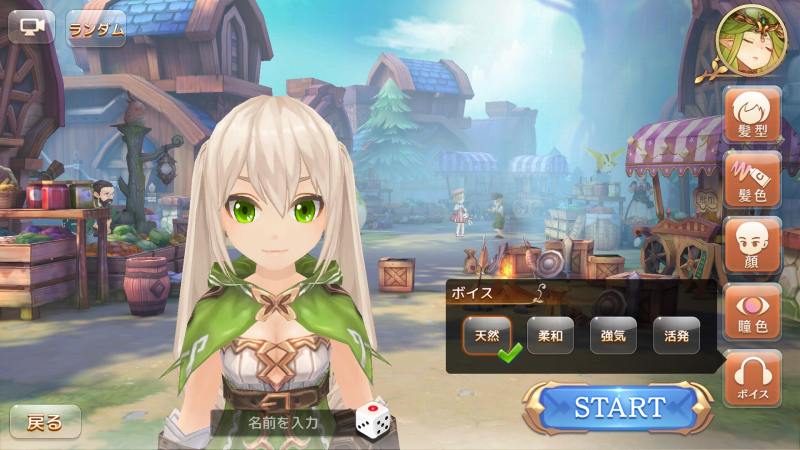
Task: Pick the 活発 voice option
Action: click(x=676, y=336)
